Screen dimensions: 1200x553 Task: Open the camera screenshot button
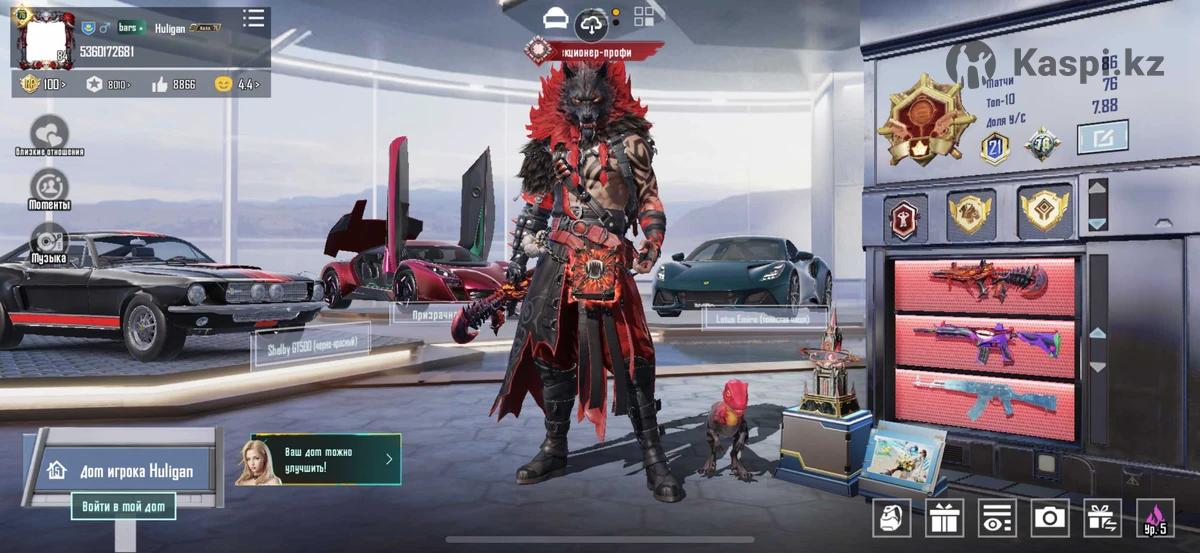coord(1049,517)
